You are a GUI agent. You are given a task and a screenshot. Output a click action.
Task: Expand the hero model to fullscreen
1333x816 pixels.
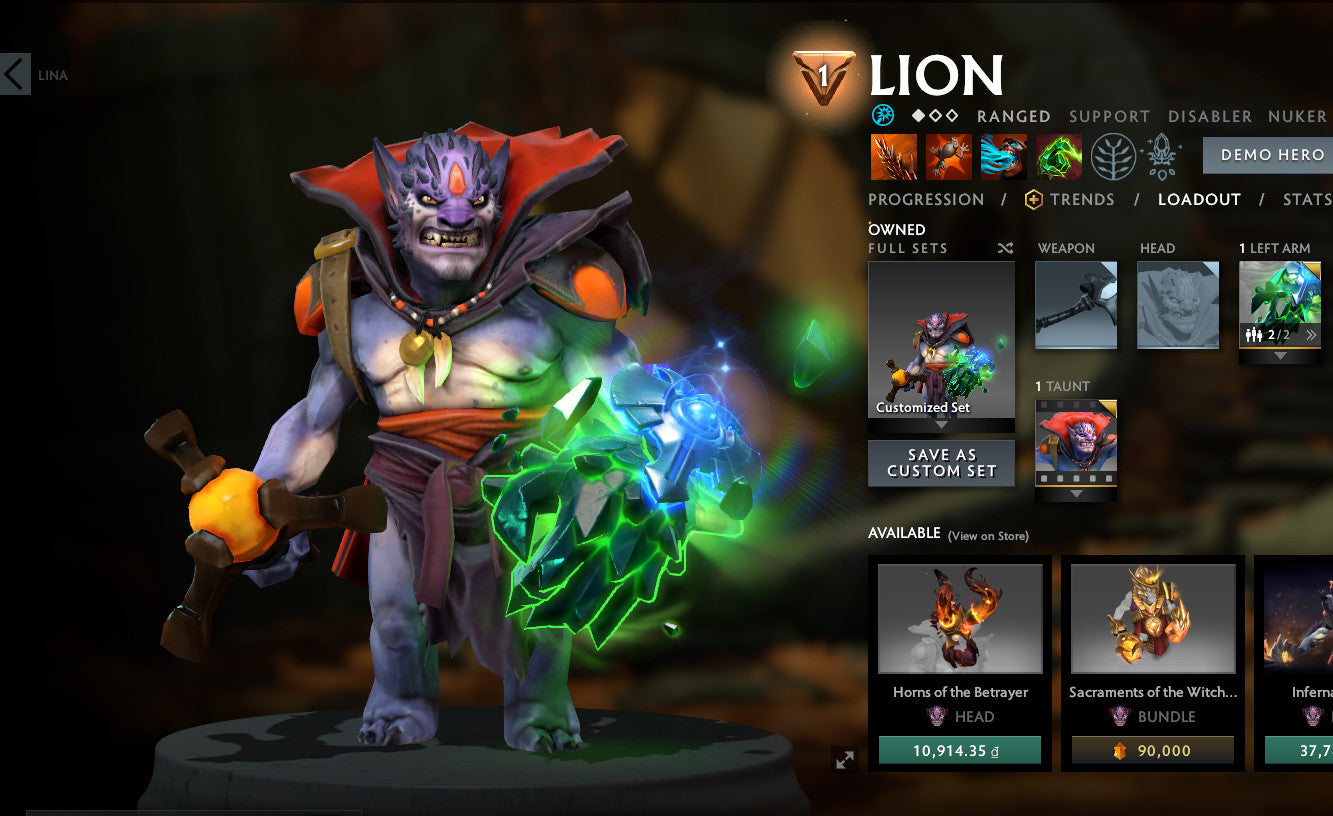click(845, 760)
